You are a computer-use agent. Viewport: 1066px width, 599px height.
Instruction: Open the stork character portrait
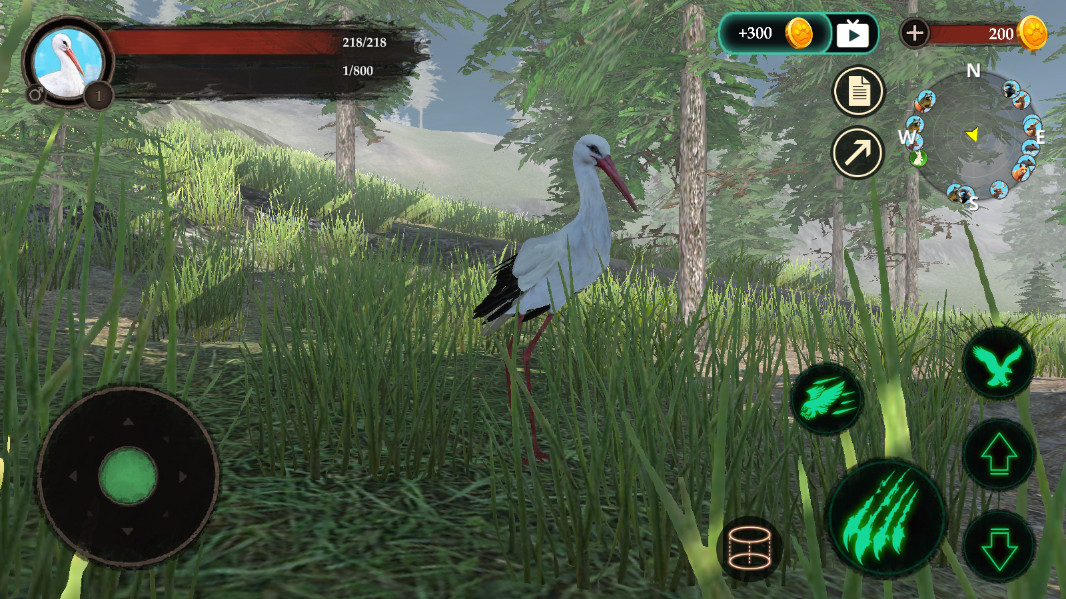point(68,60)
